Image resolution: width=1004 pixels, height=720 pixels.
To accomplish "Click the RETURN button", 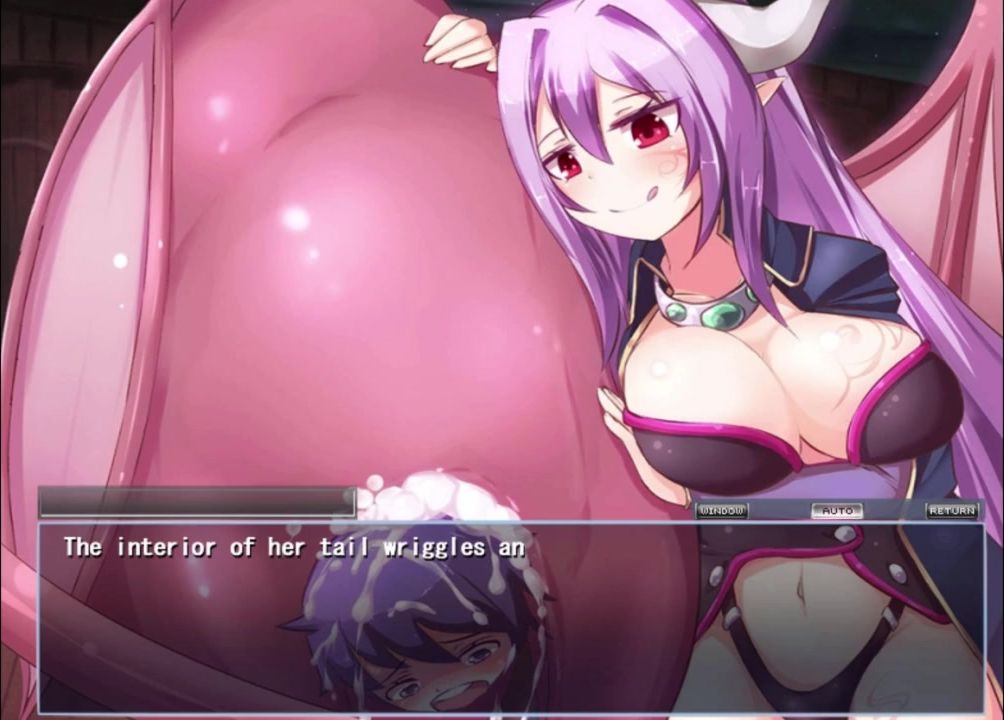I will 951,510.
